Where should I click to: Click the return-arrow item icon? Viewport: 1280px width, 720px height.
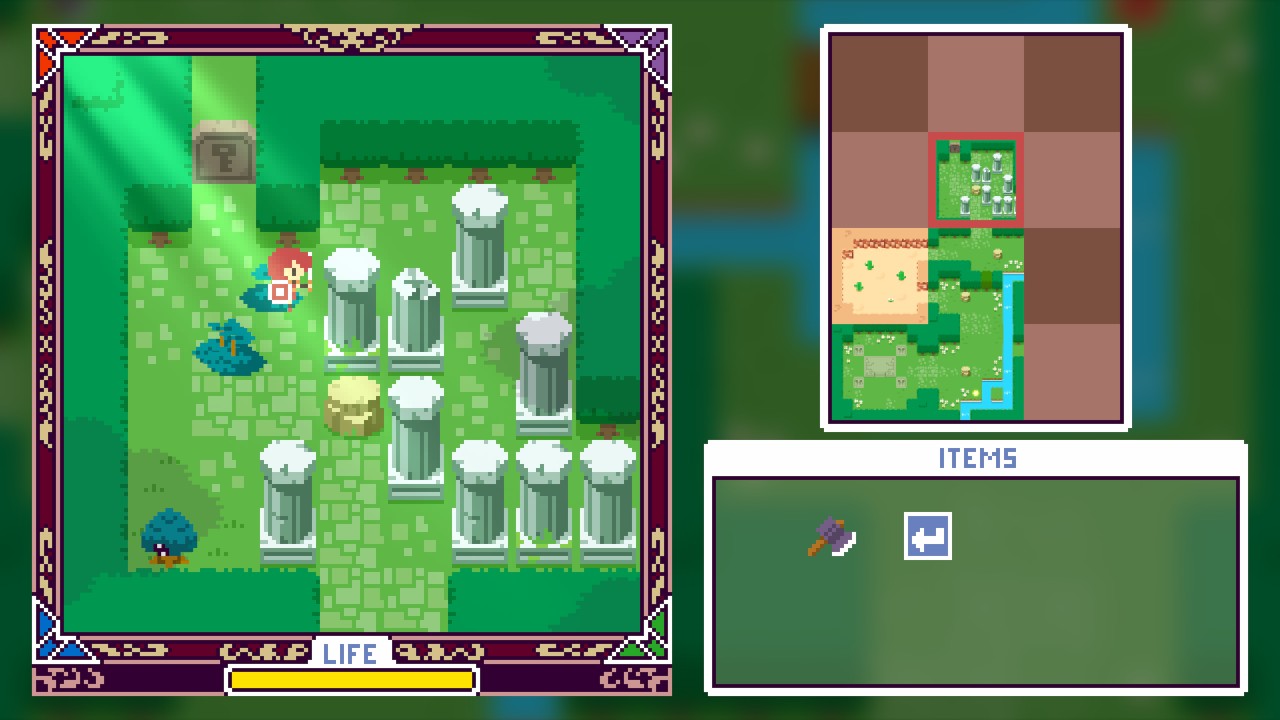(x=927, y=536)
